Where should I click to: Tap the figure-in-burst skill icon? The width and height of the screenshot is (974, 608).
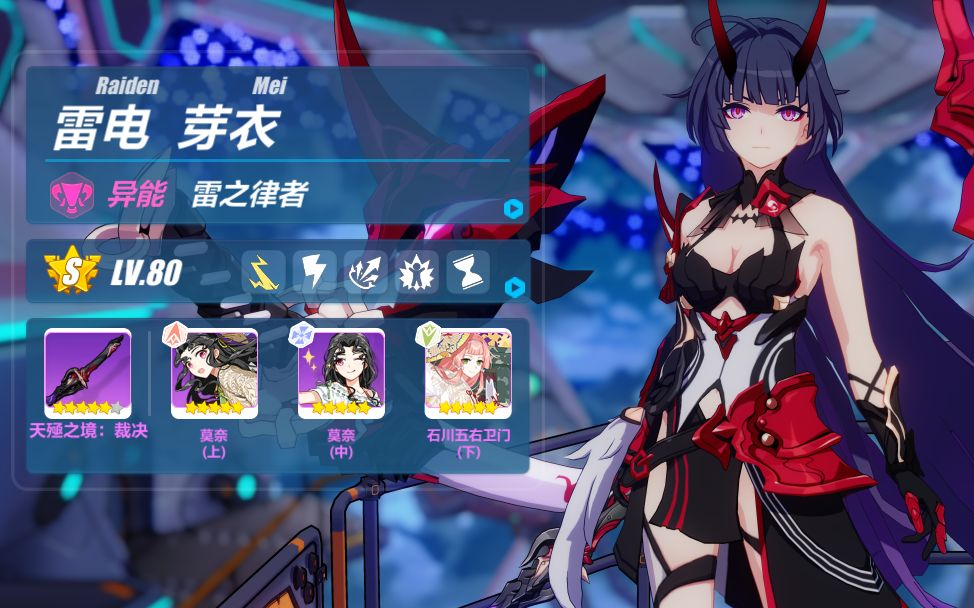416,272
